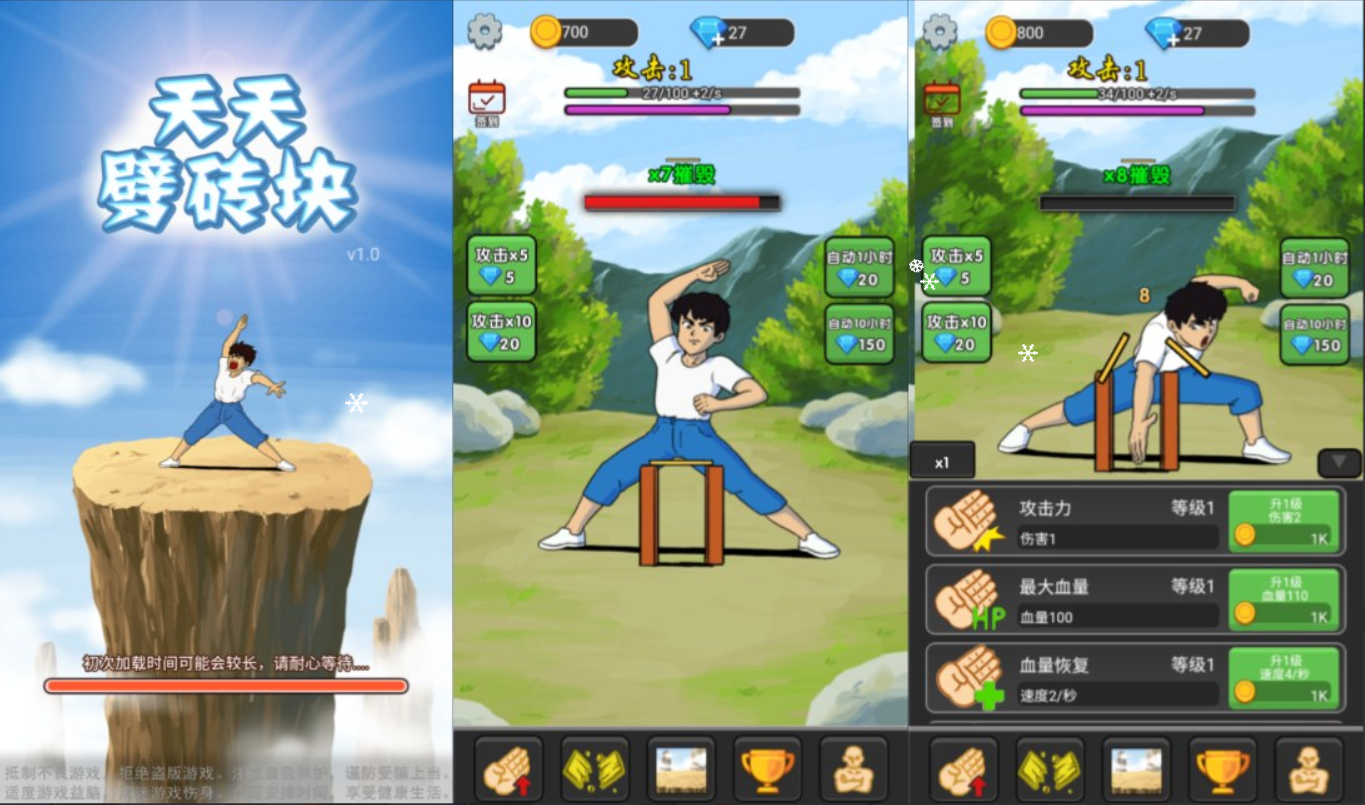The image size is (1365, 805).
Task: Open the 签到 daily check-in calendar icon
Action: [x=485, y=99]
